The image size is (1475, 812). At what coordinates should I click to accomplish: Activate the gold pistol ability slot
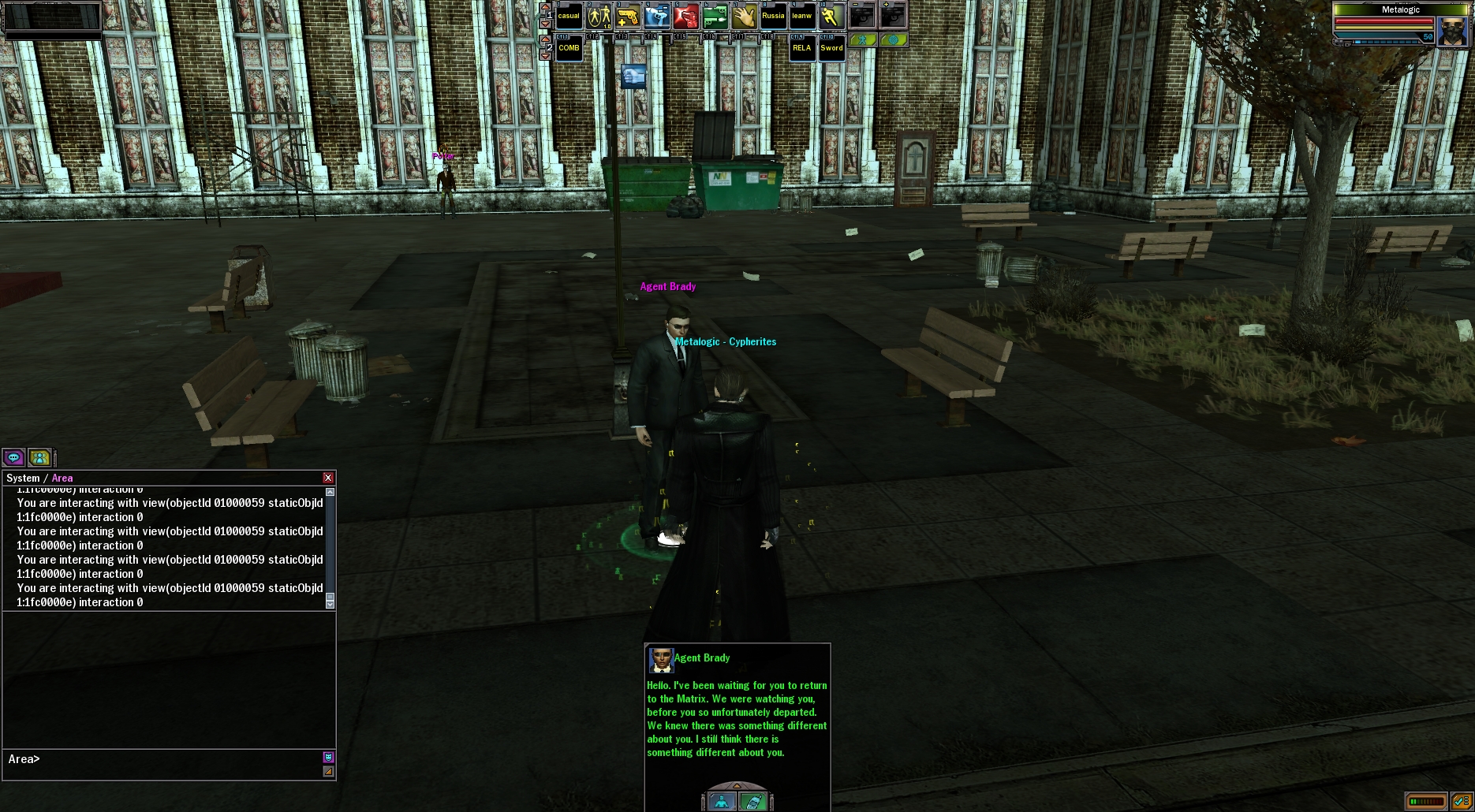coord(627,16)
